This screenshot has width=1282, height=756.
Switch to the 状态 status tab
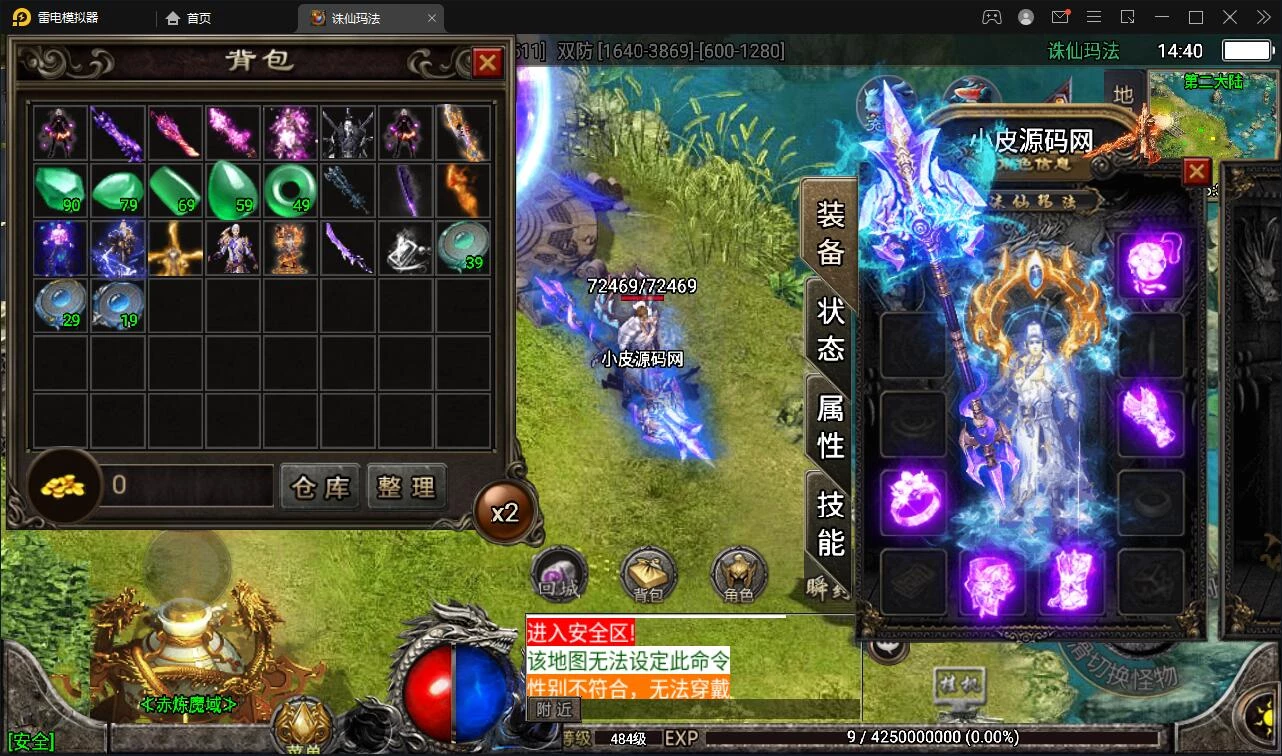(x=830, y=329)
